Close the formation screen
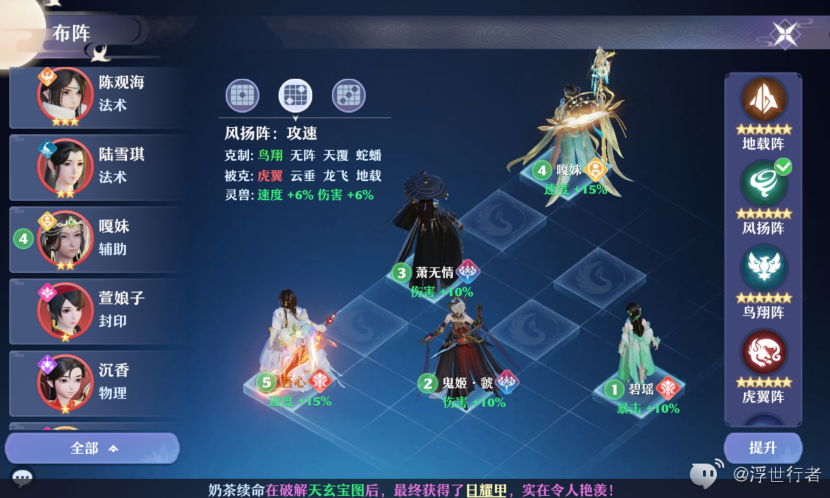The width and height of the screenshot is (830, 498). pyautogui.click(x=785, y=34)
